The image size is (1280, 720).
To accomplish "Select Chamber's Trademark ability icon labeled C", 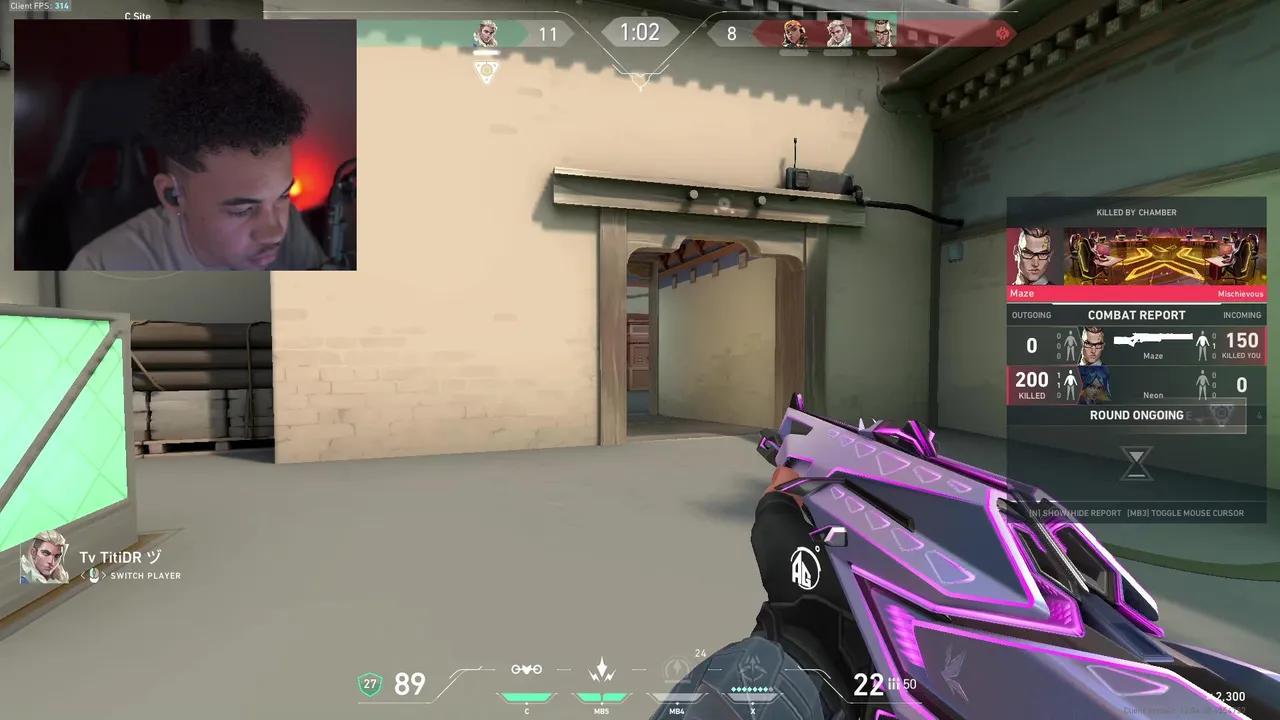I will pyautogui.click(x=526, y=690).
